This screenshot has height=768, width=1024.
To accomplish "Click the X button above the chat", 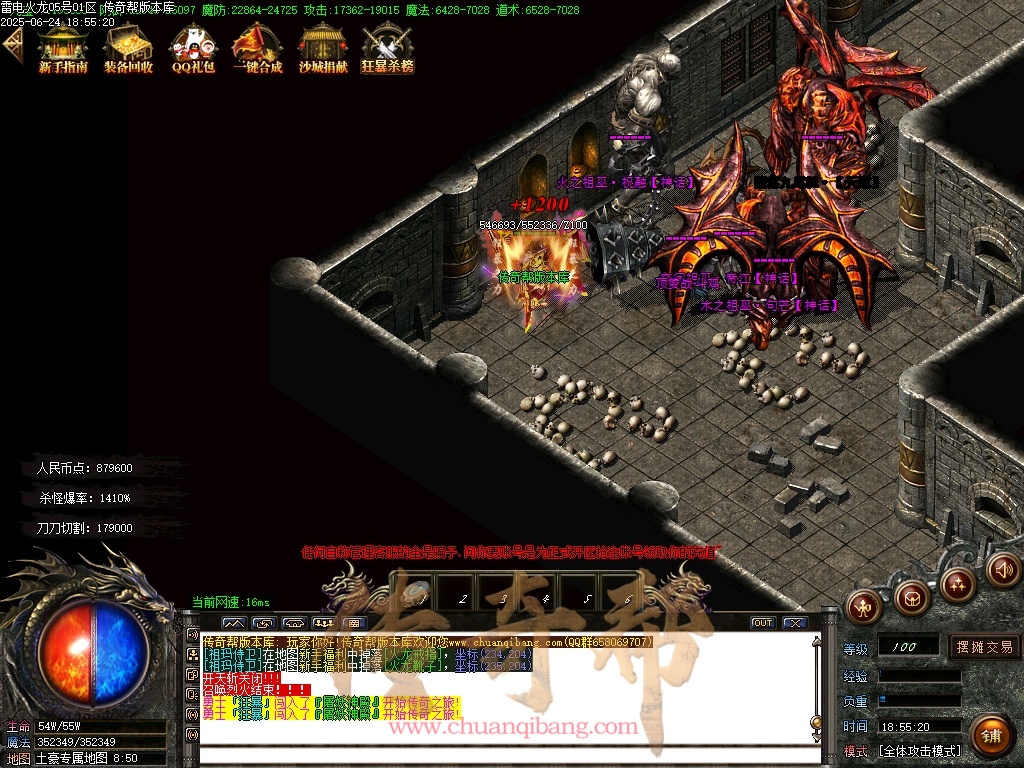I will tap(794, 623).
